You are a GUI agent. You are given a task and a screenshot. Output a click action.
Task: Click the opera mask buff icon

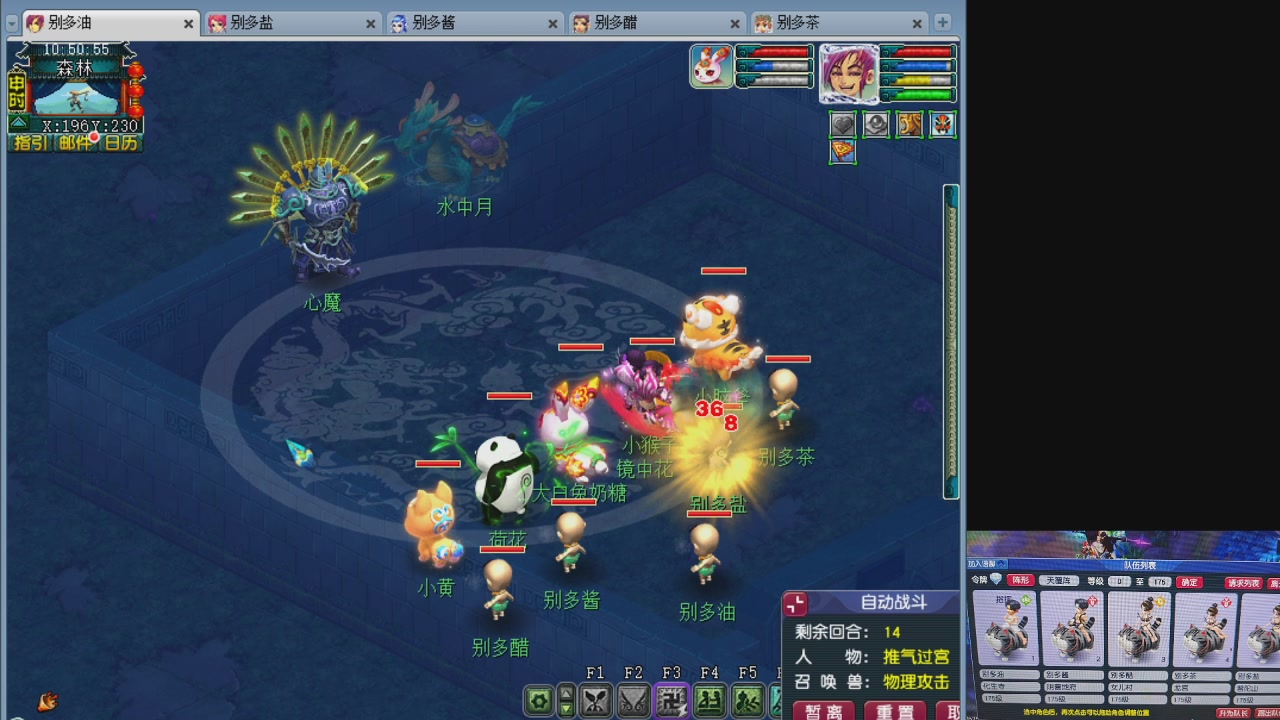point(941,124)
